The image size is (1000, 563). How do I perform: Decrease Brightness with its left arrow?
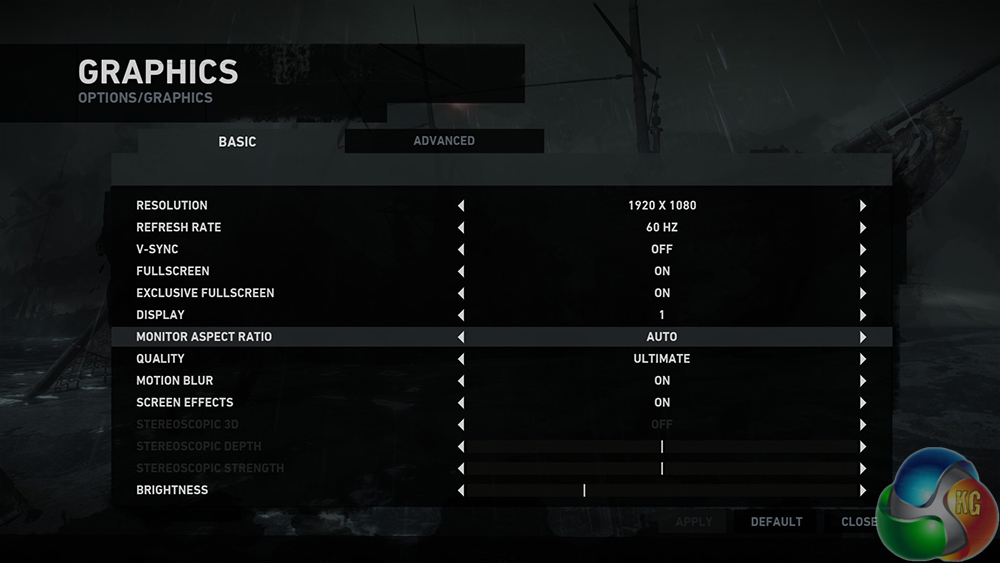tap(461, 491)
